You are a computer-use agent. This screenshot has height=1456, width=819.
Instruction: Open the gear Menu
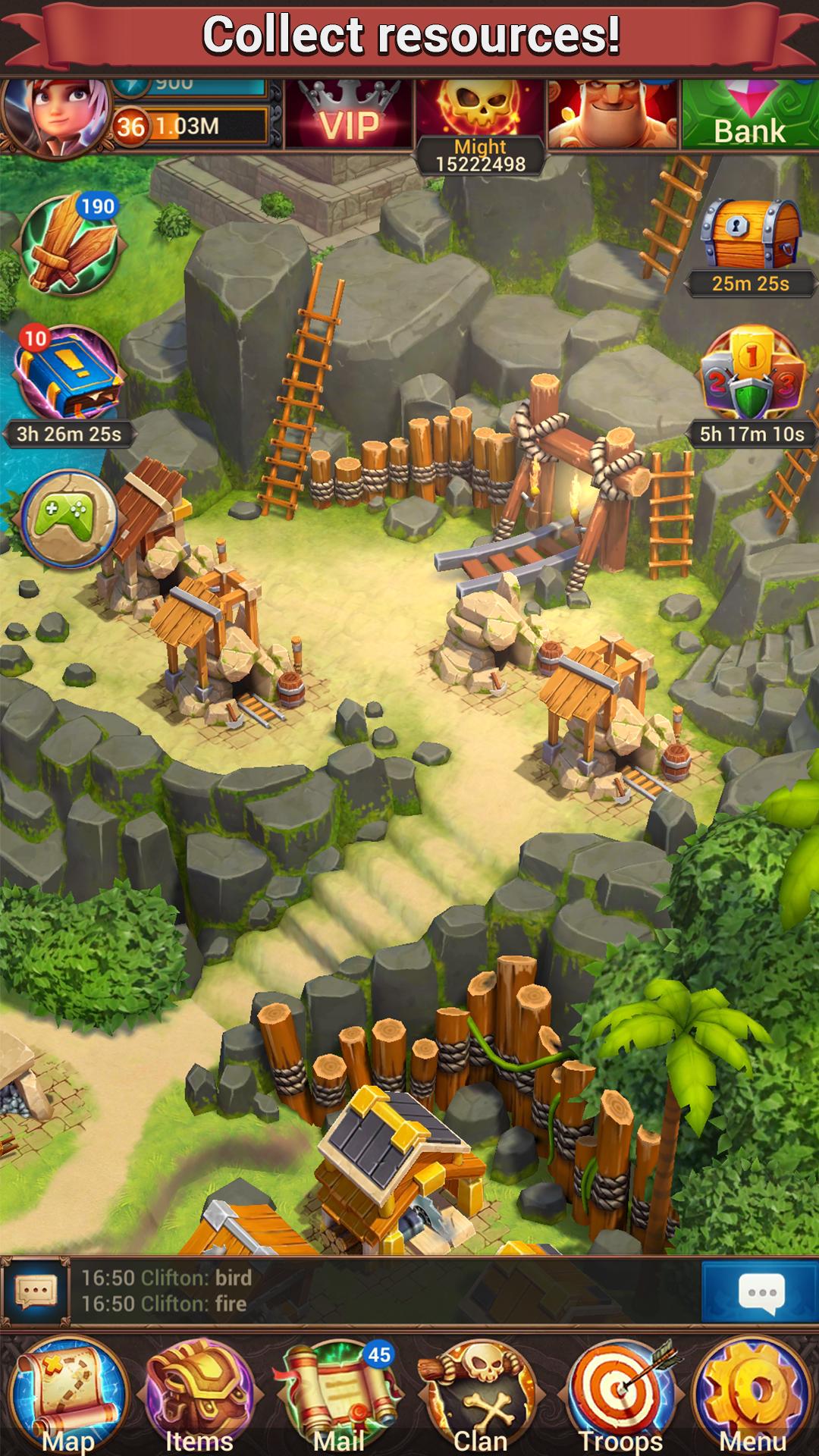pos(752,1395)
